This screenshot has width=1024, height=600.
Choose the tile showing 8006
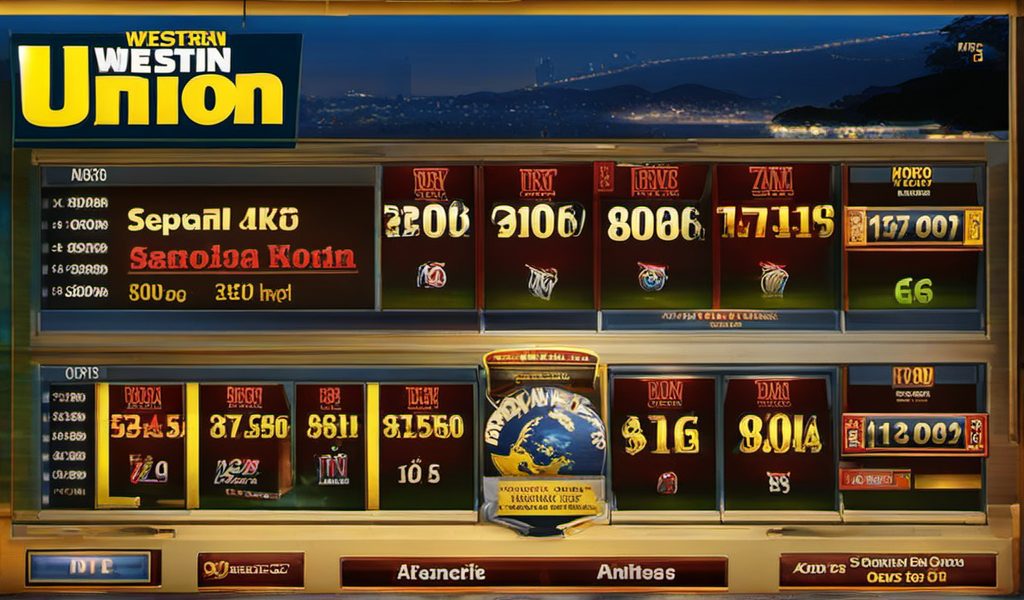[x=655, y=237]
